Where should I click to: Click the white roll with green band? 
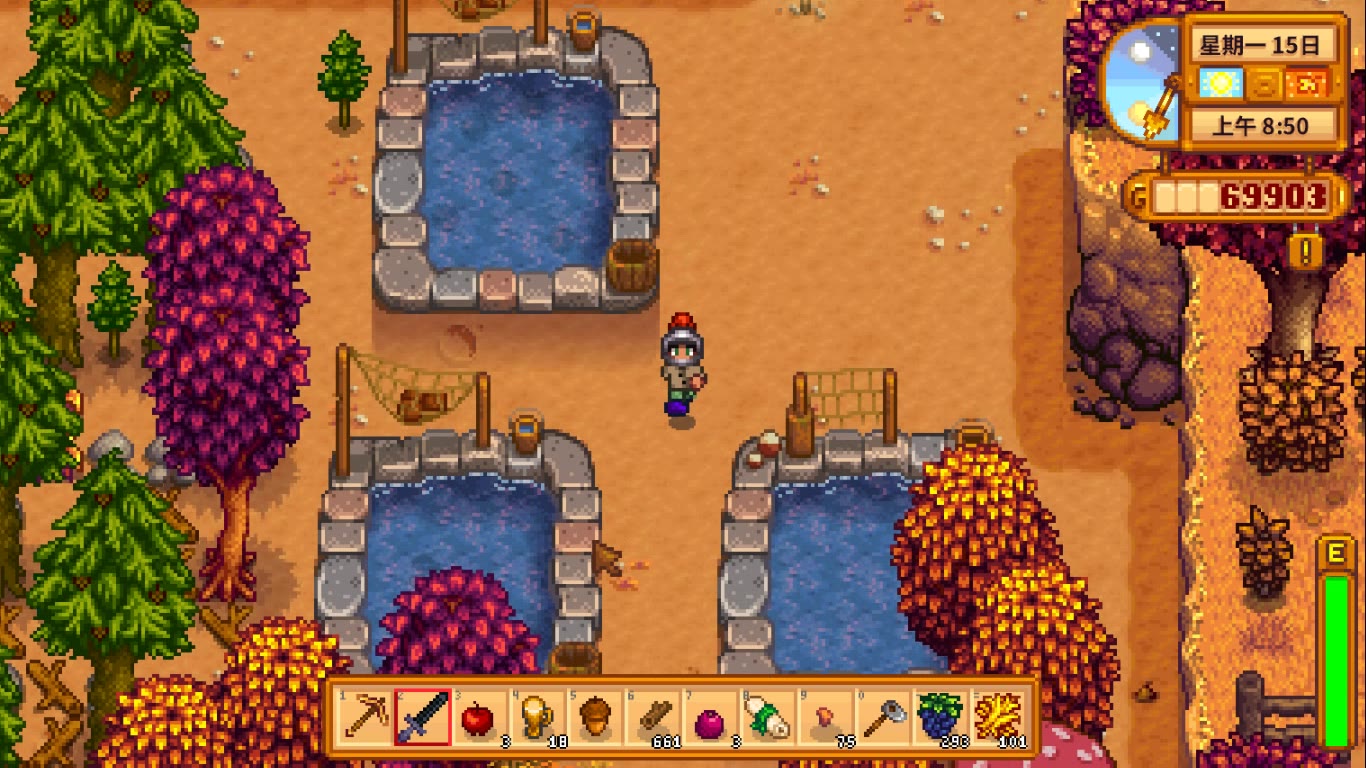[768, 716]
